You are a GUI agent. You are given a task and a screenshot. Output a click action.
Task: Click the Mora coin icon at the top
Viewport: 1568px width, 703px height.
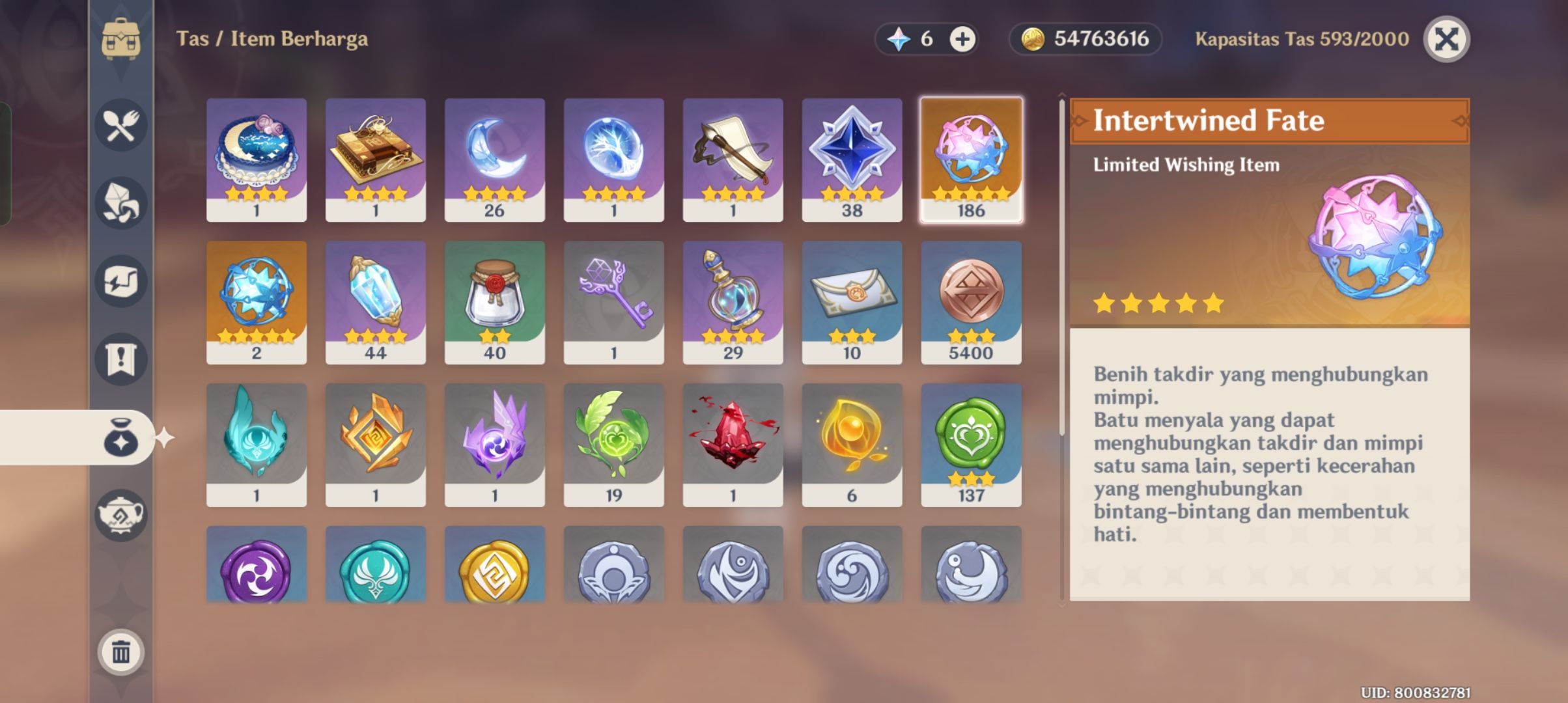point(1034,38)
